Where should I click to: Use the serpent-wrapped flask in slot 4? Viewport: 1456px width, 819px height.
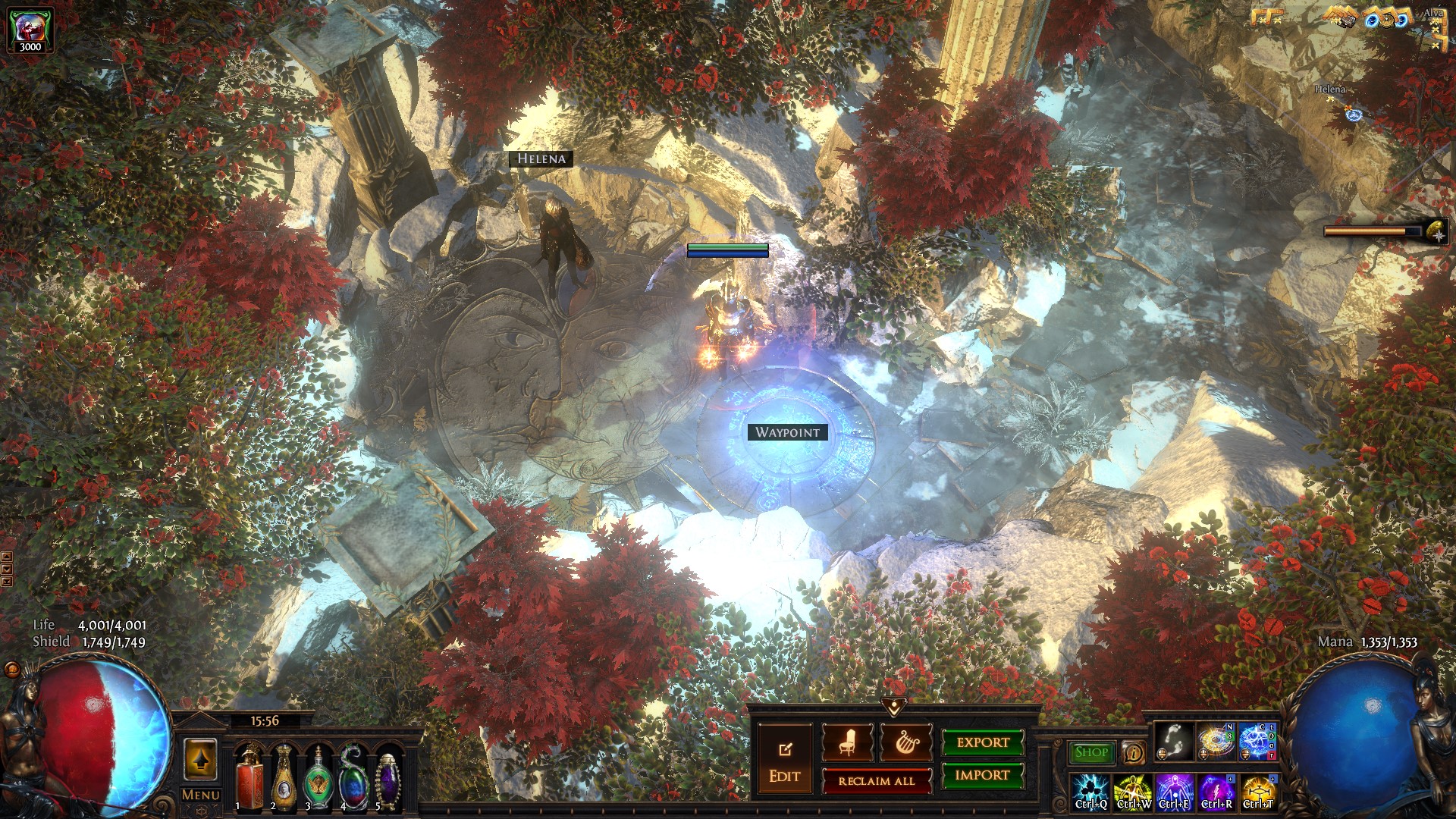tap(353, 777)
